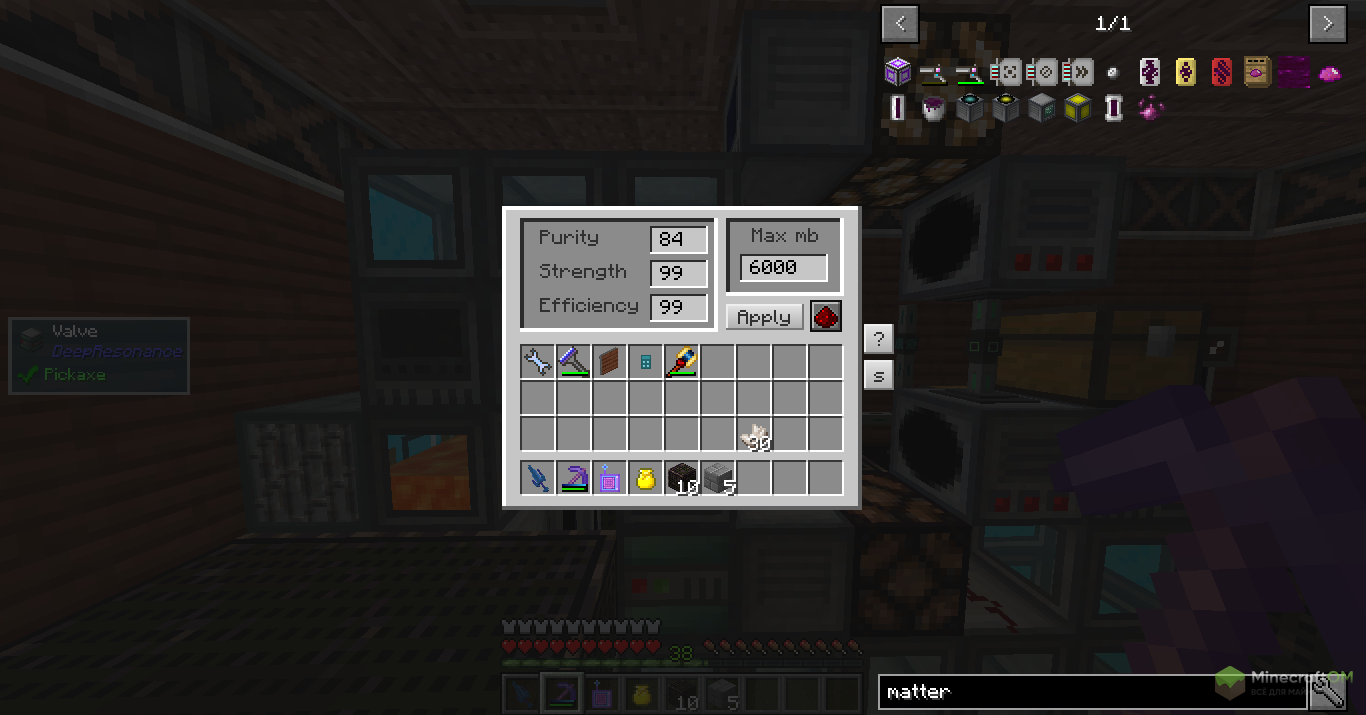
Task: Go to next item list page
Action: click(1328, 23)
